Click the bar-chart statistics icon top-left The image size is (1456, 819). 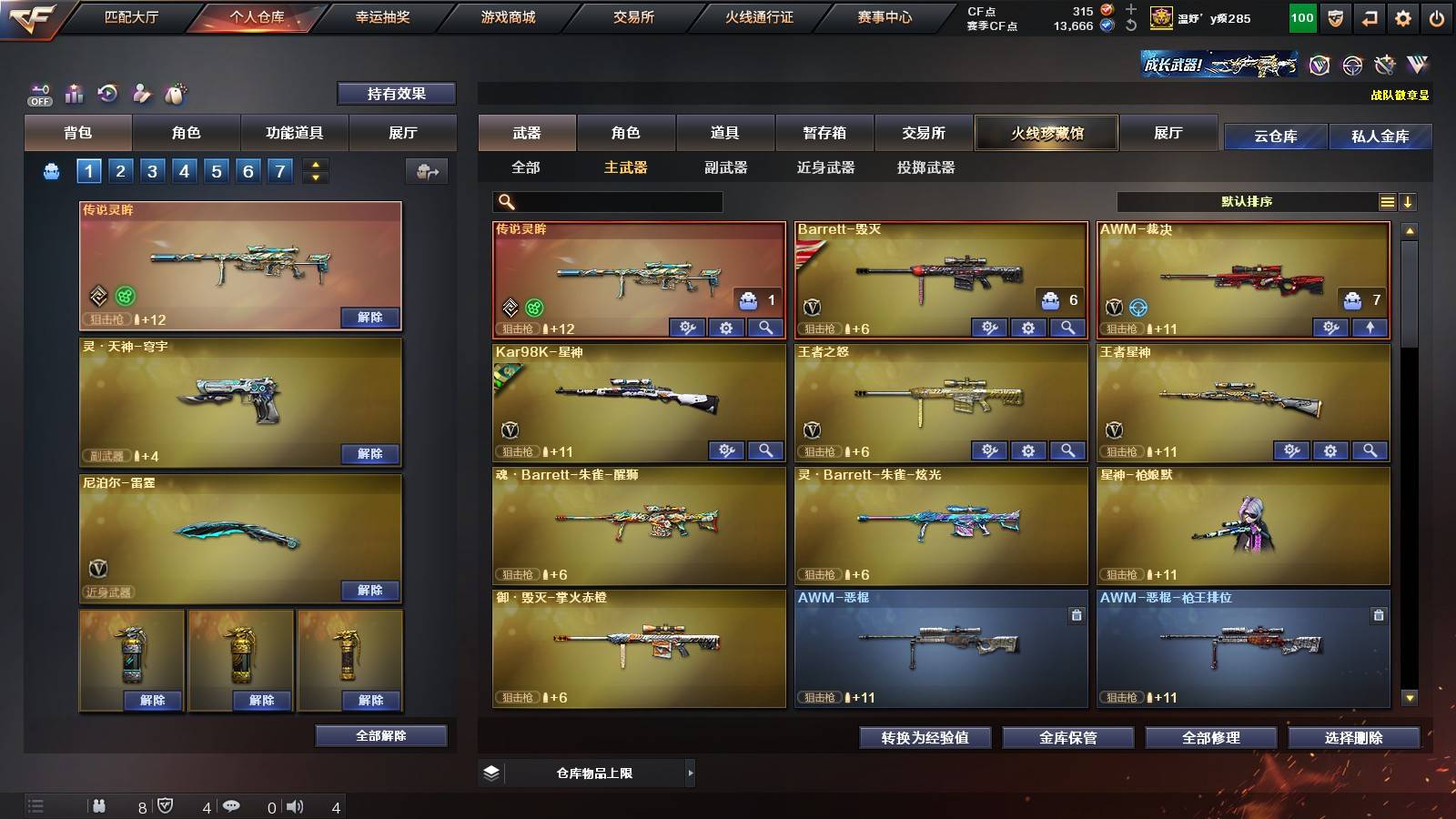(75, 93)
